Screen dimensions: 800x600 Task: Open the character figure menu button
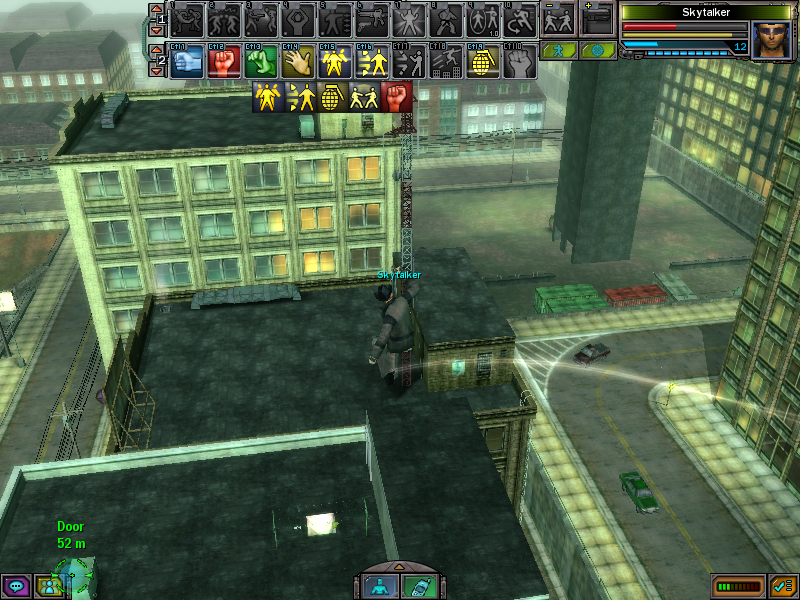click(377, 586)
